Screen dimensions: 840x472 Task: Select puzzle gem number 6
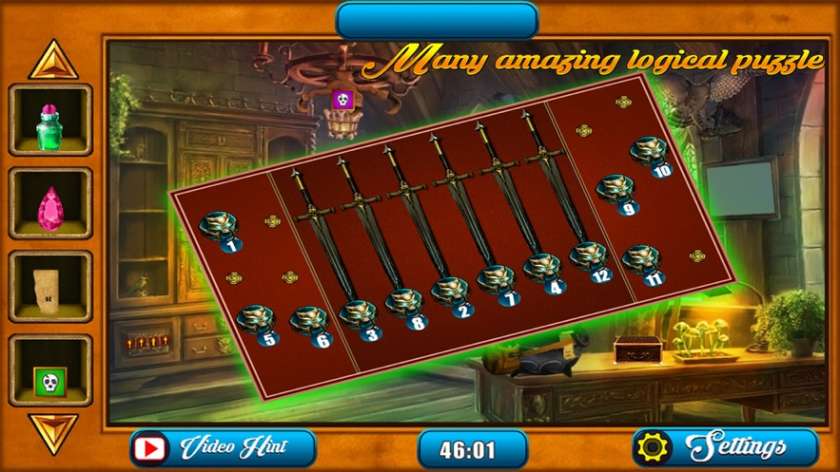308,322
